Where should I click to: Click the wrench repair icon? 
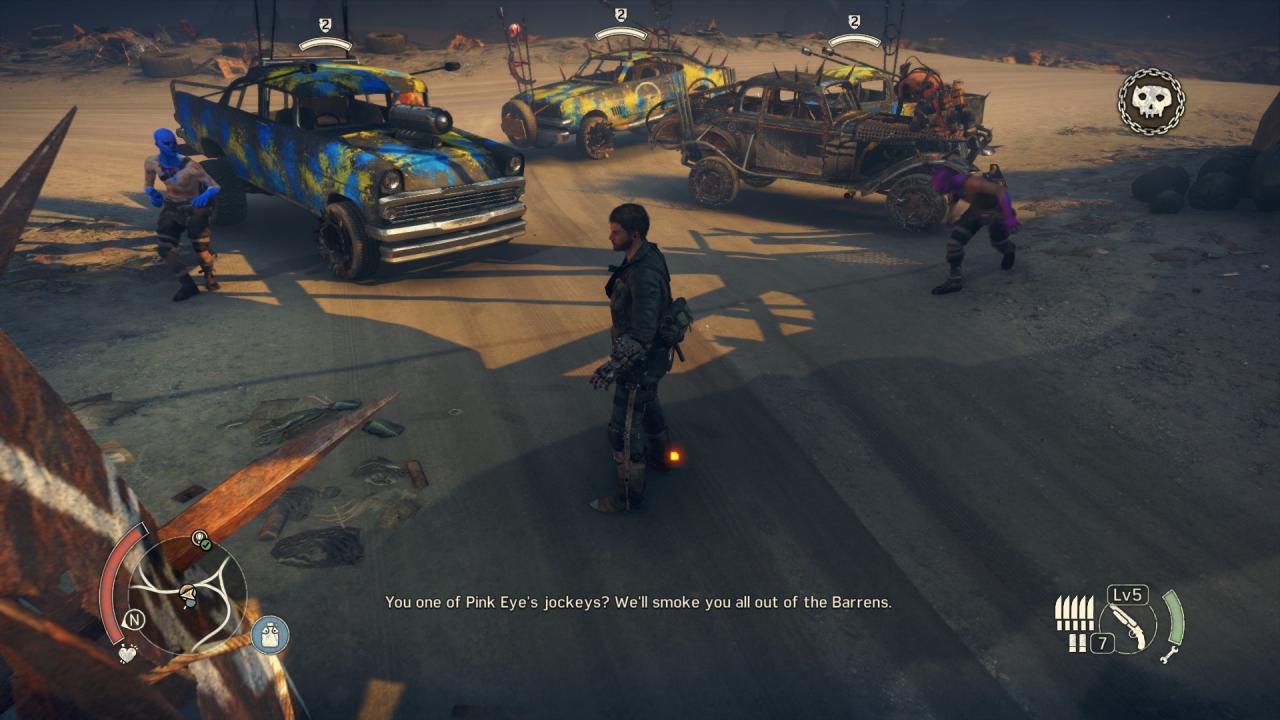point(1169,654)
